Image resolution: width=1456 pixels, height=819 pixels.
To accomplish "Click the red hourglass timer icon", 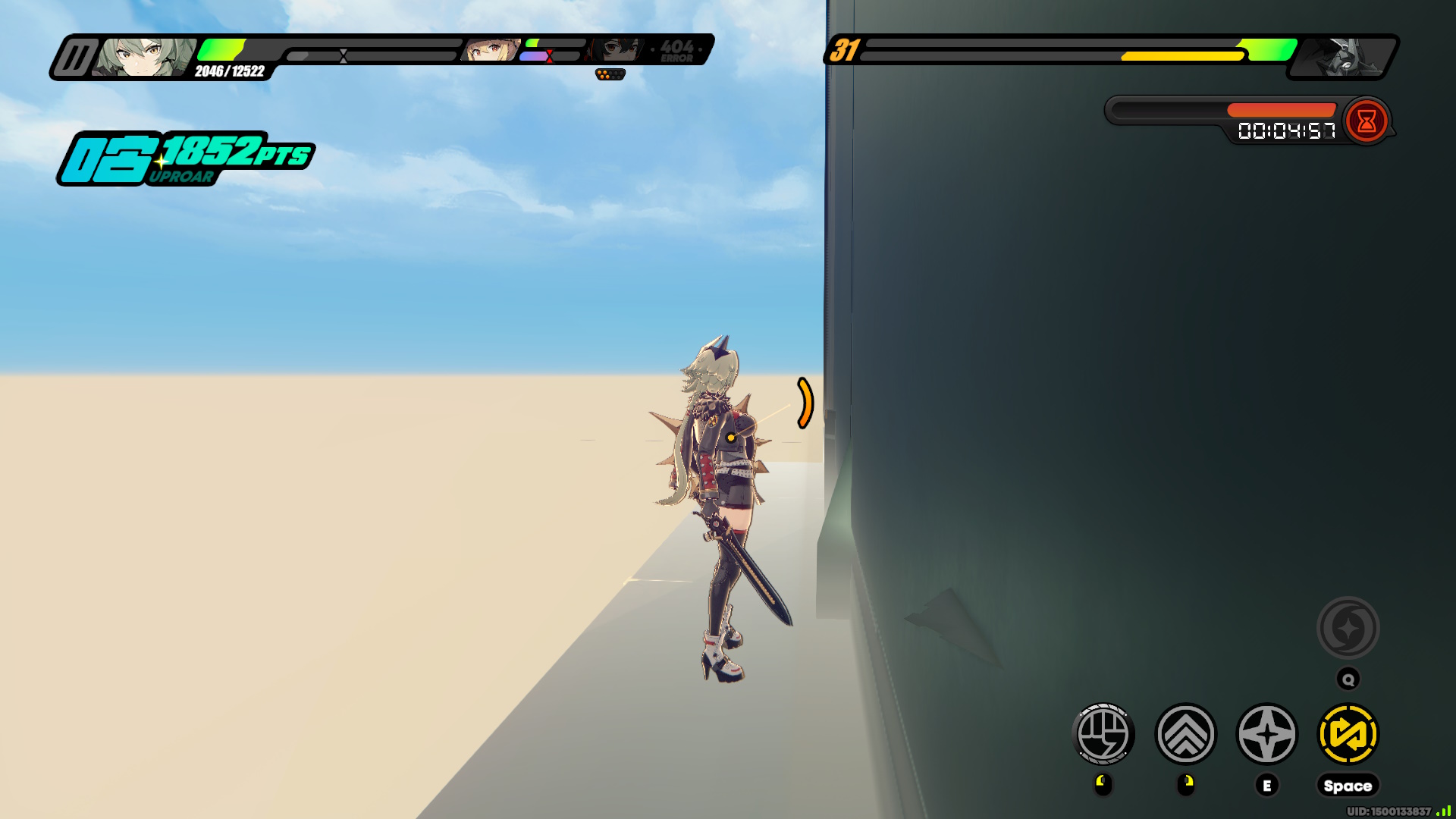I will click(x=1367, y=121).
